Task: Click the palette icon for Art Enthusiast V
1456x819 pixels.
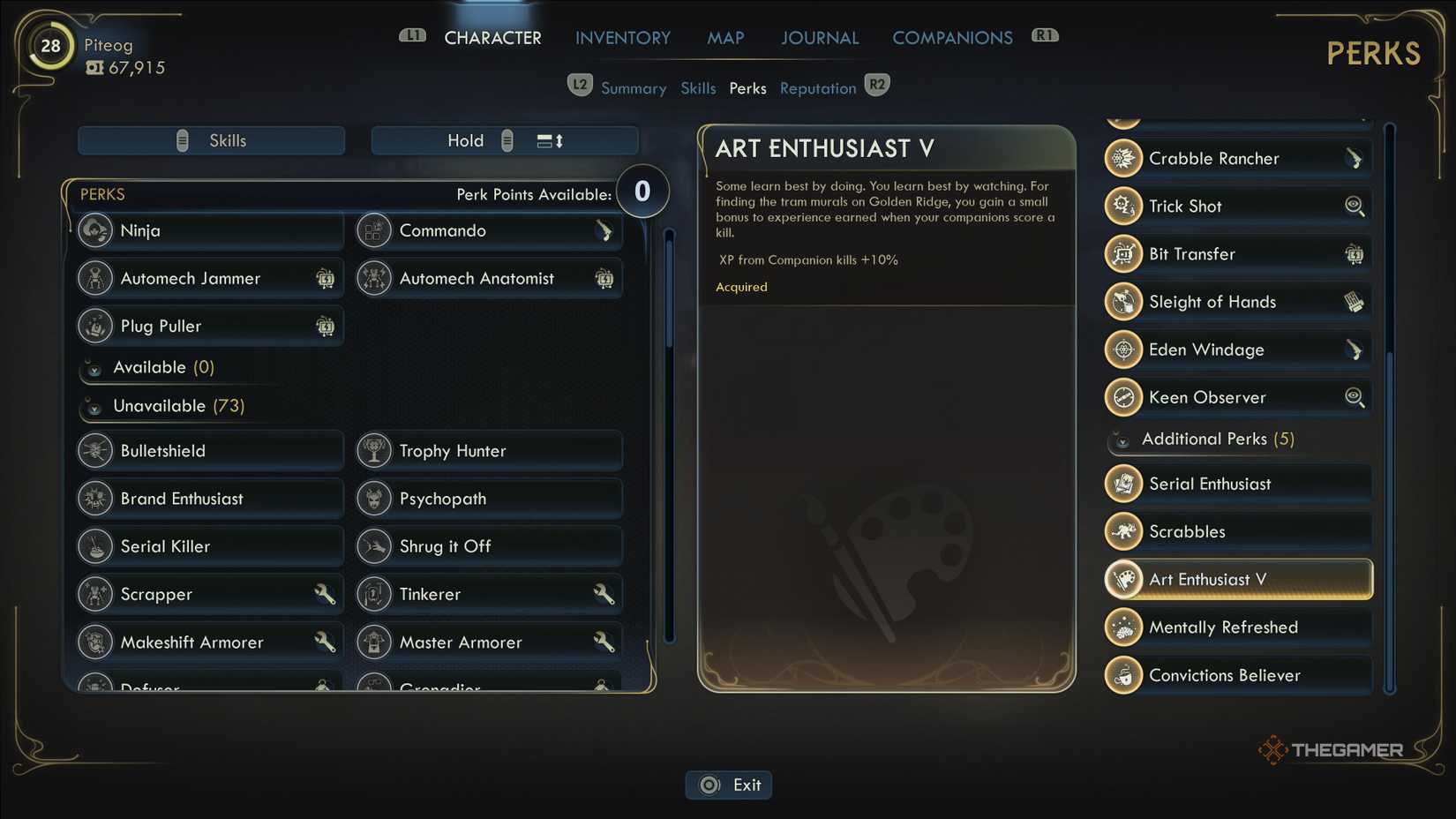Action: [1122, 579]
